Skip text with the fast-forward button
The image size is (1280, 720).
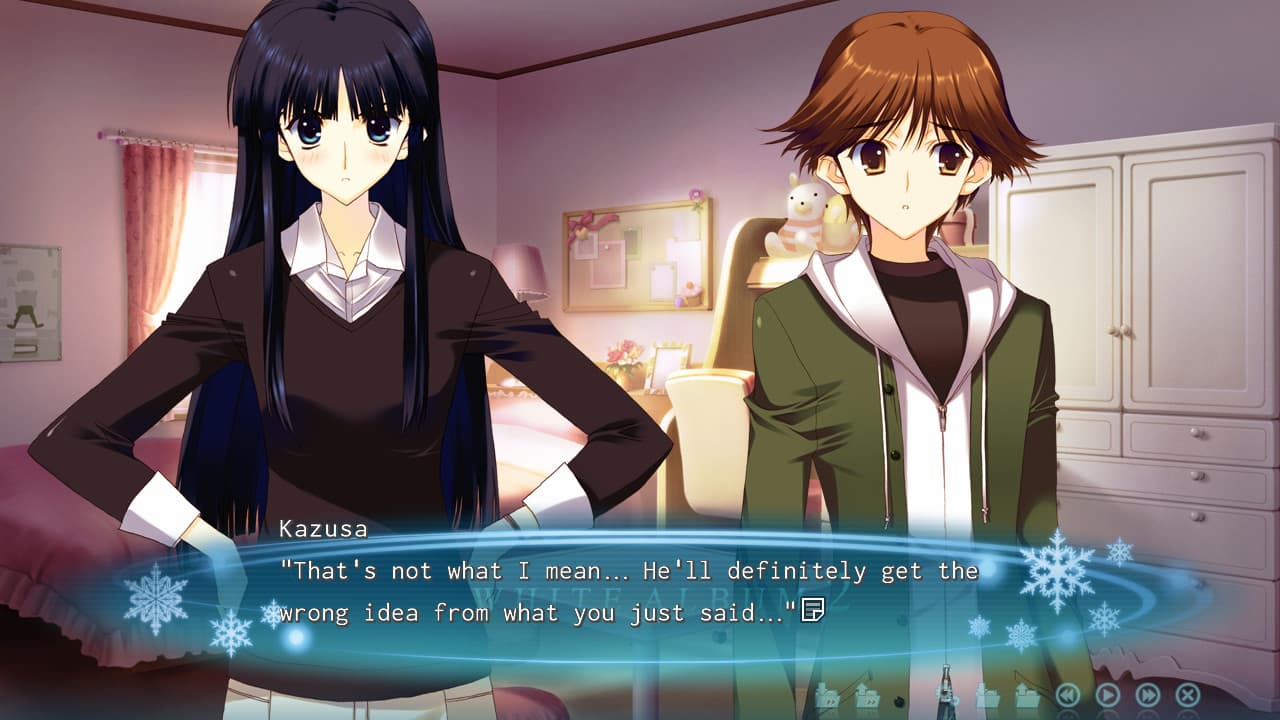point(1148,694)
